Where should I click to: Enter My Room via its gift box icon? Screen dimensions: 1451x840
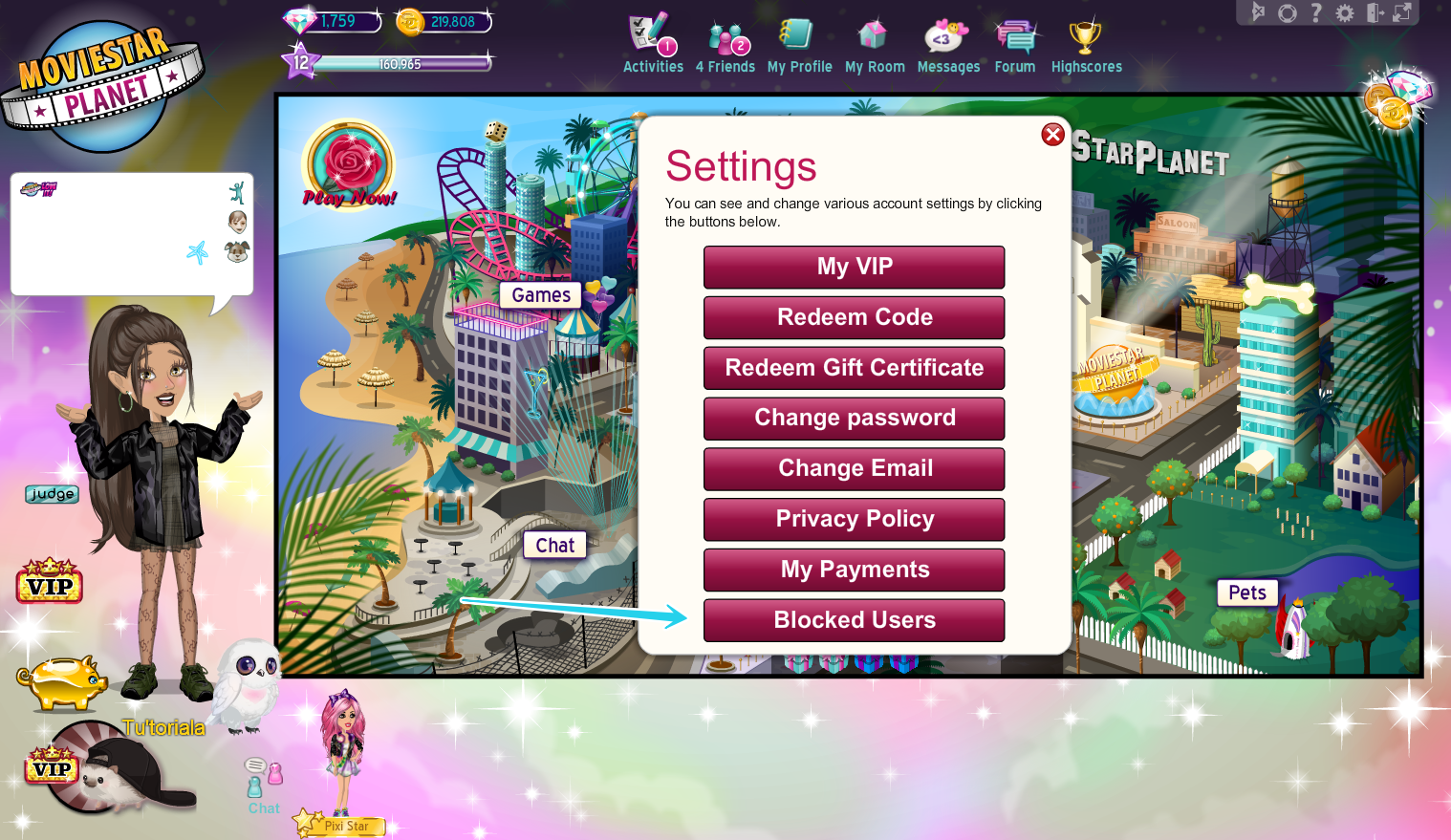tap(874, 32)
